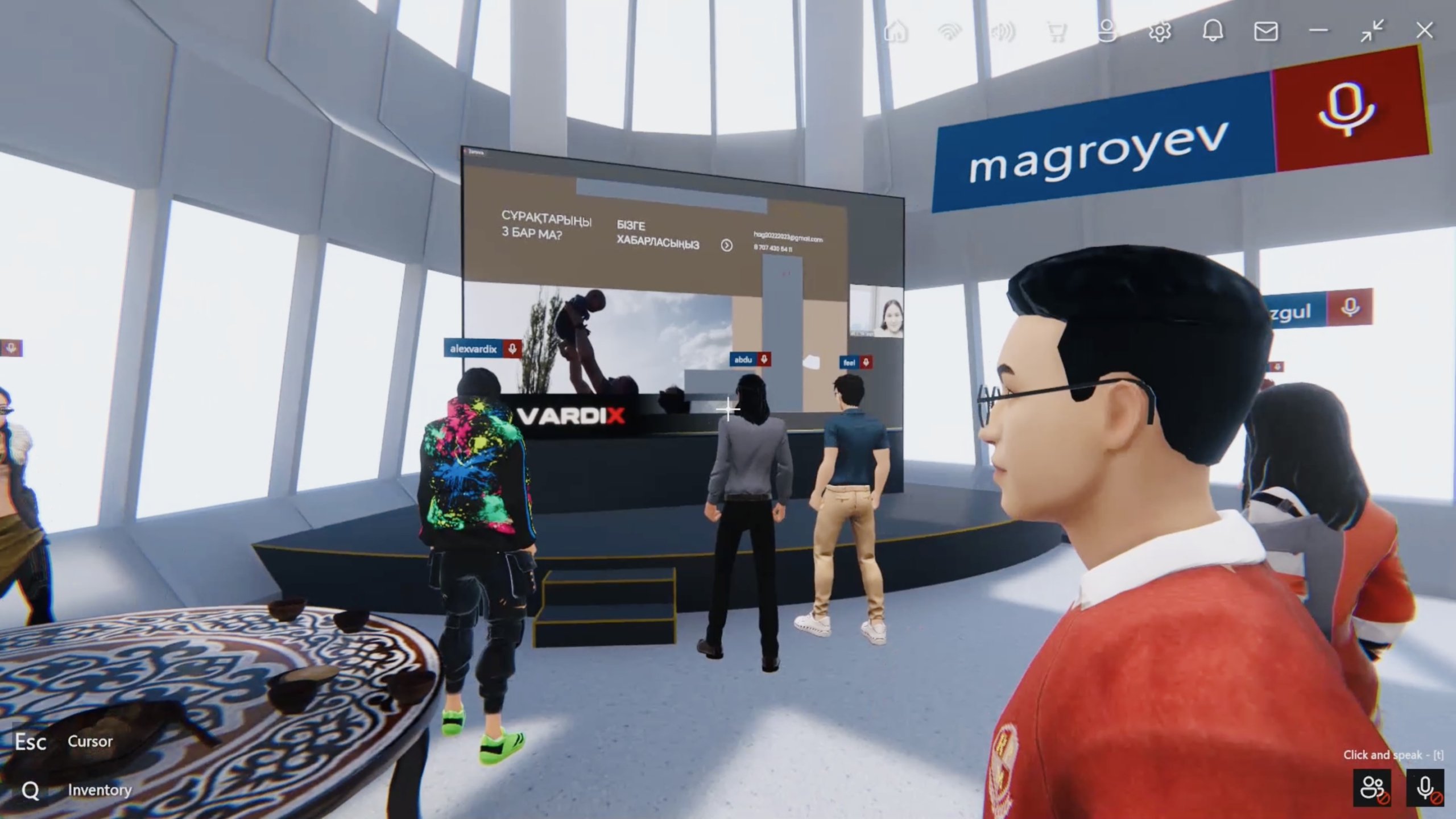The height and width of the screenshot is (819, 1456).
Task: Open the shopping cart store
Action: pyautogui.click(x=1056, y=31)
